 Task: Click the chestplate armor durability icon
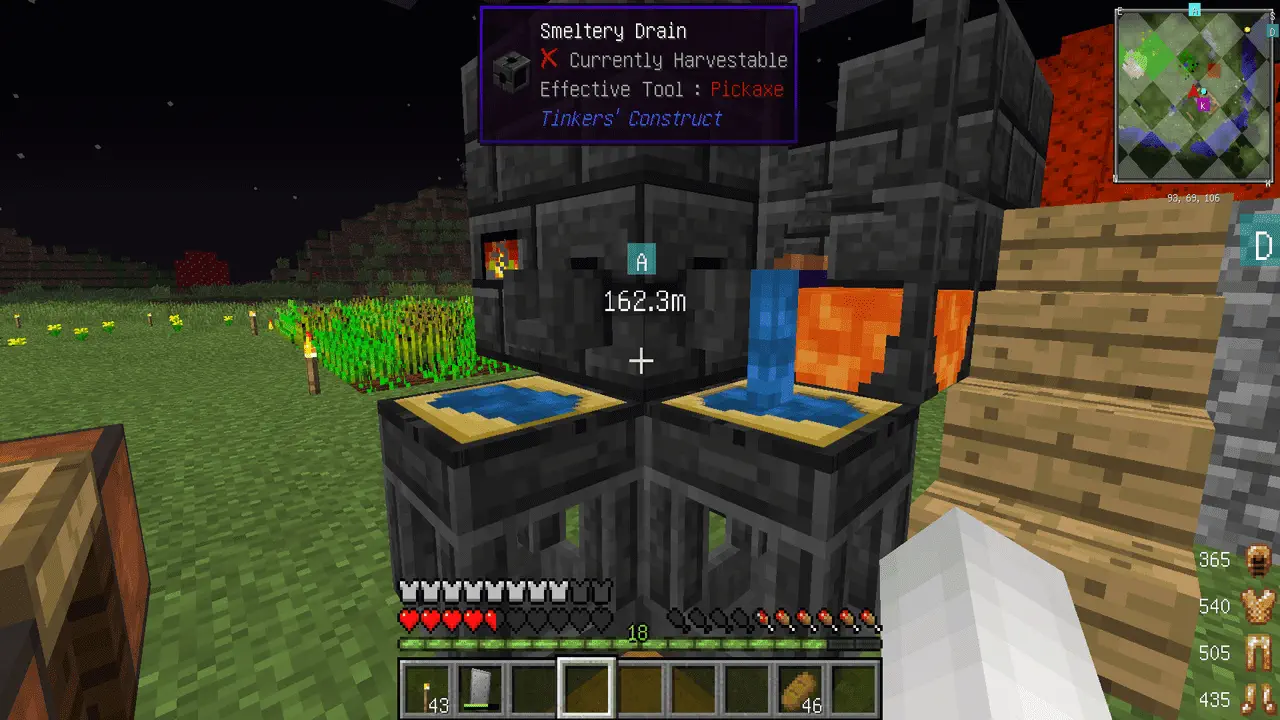(x=1256, y=606)
